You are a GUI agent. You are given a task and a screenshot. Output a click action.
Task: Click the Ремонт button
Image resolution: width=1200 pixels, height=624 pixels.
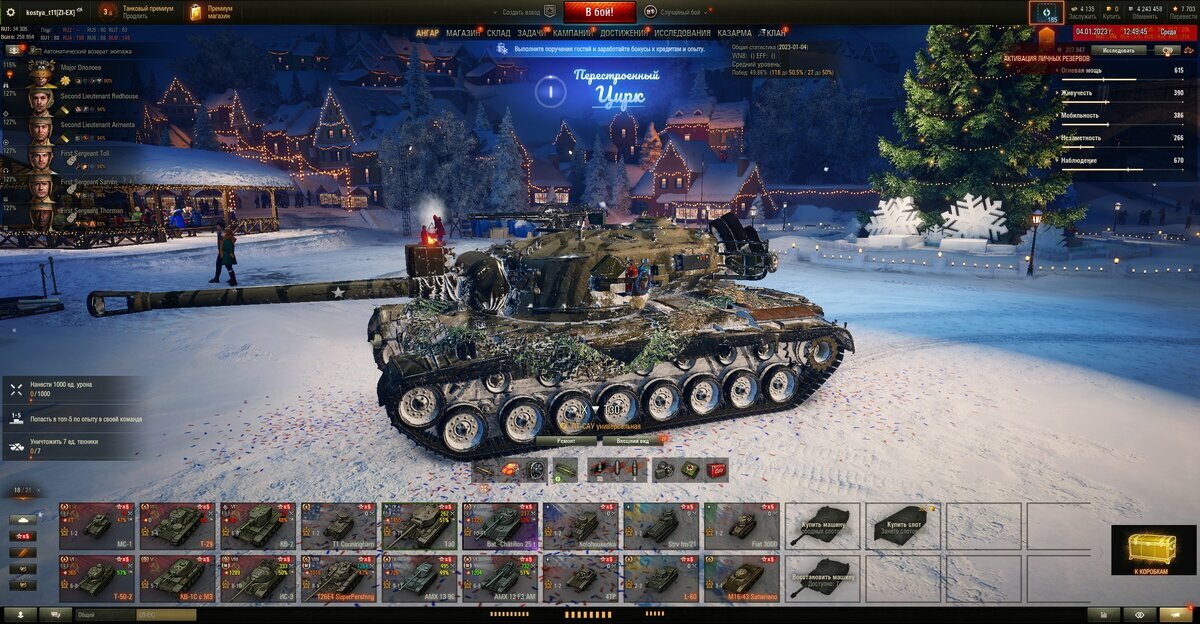pyautogui.click(x=566, y=440)
